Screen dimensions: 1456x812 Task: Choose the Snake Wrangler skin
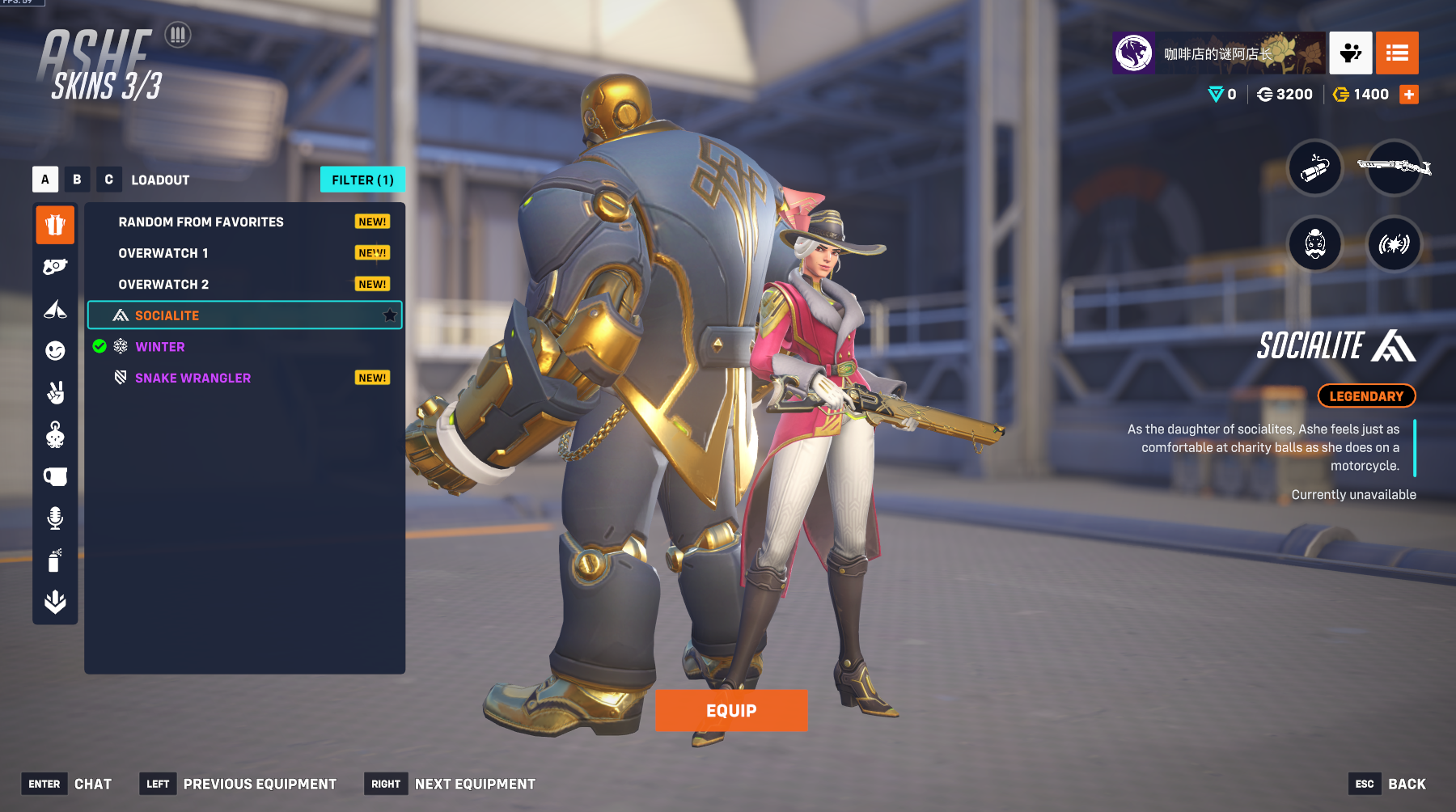click(x=193, y=378)
